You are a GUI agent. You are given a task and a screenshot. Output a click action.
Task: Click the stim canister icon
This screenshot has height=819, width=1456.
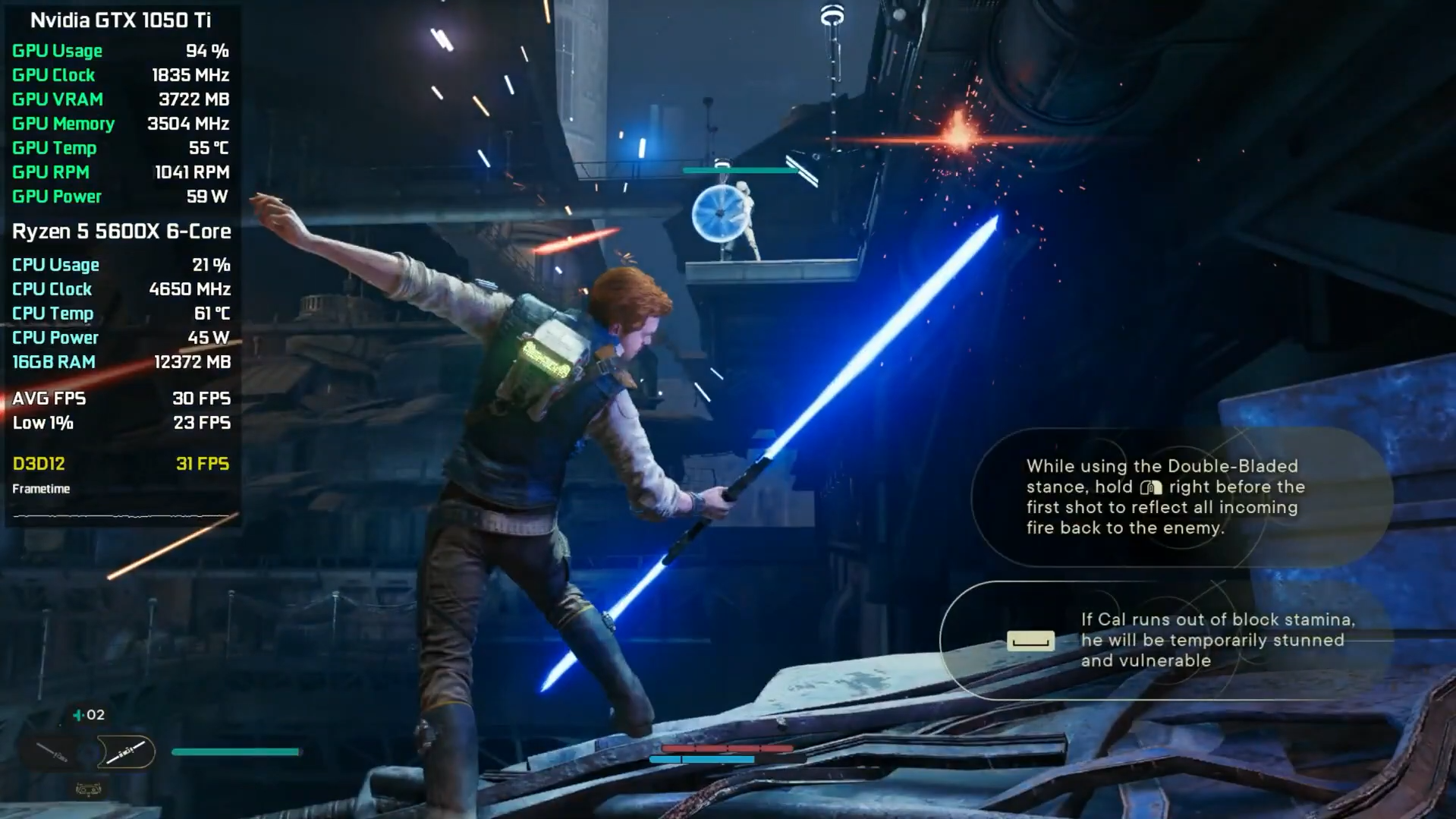coord(78,715)
